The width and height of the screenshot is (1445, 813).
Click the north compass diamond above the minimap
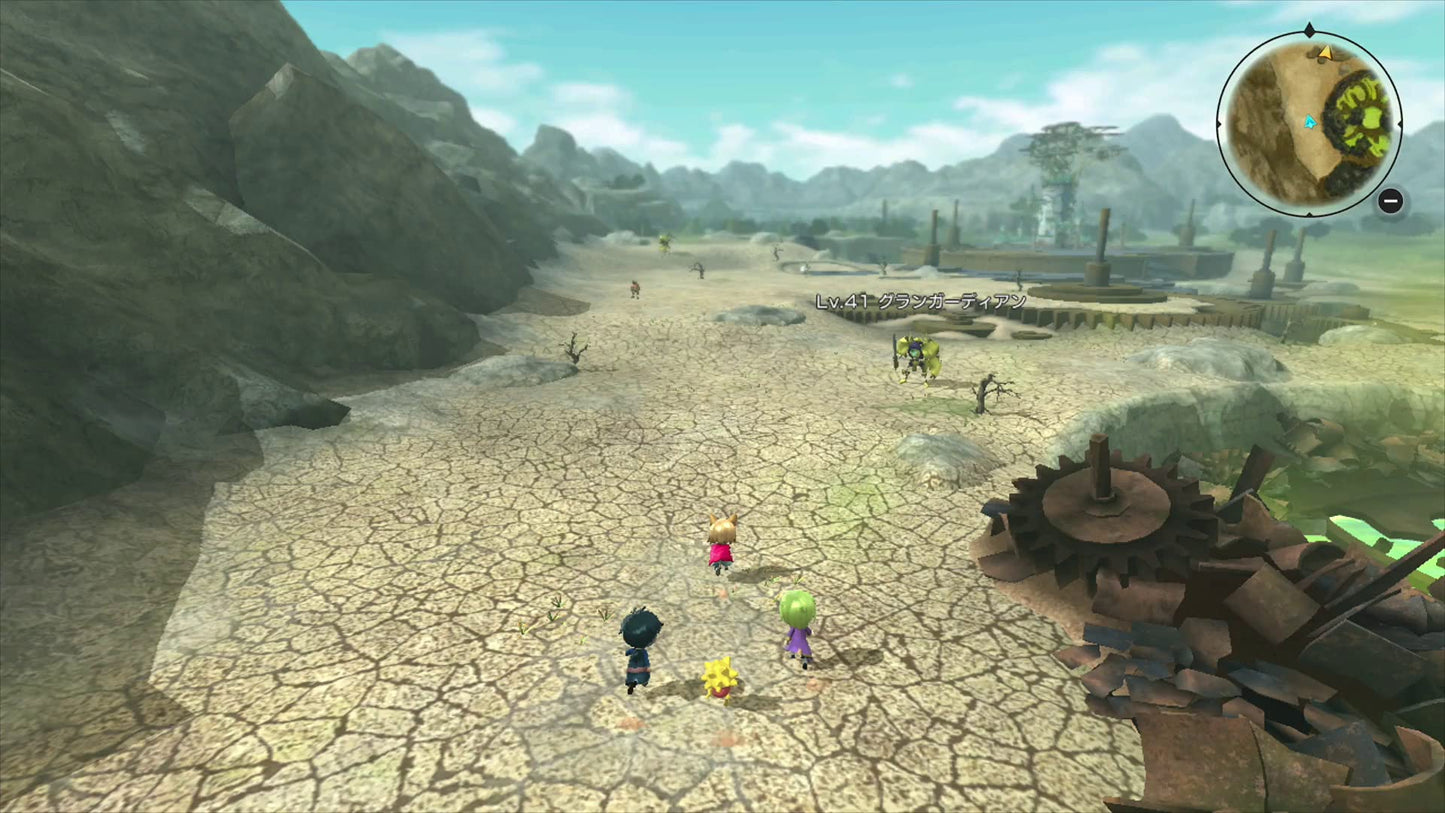(x=1308, y=28)
